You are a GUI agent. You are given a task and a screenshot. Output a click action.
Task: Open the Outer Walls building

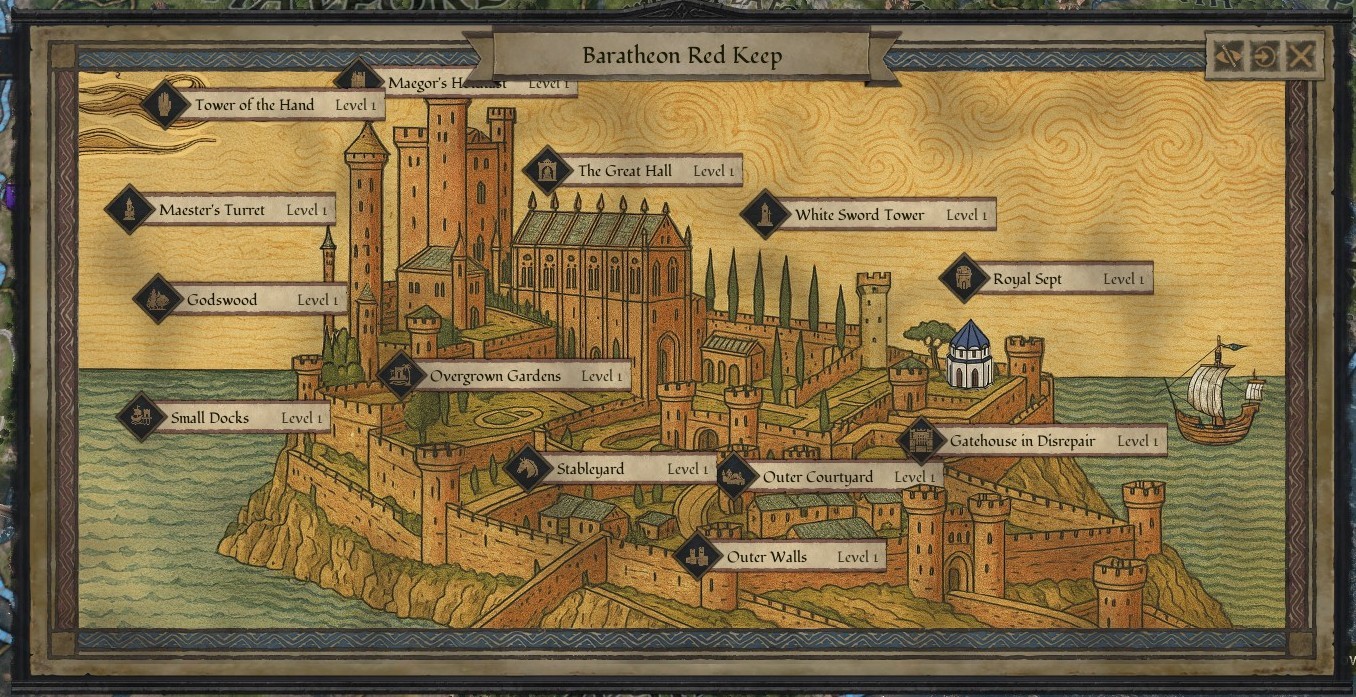point(767,557)
